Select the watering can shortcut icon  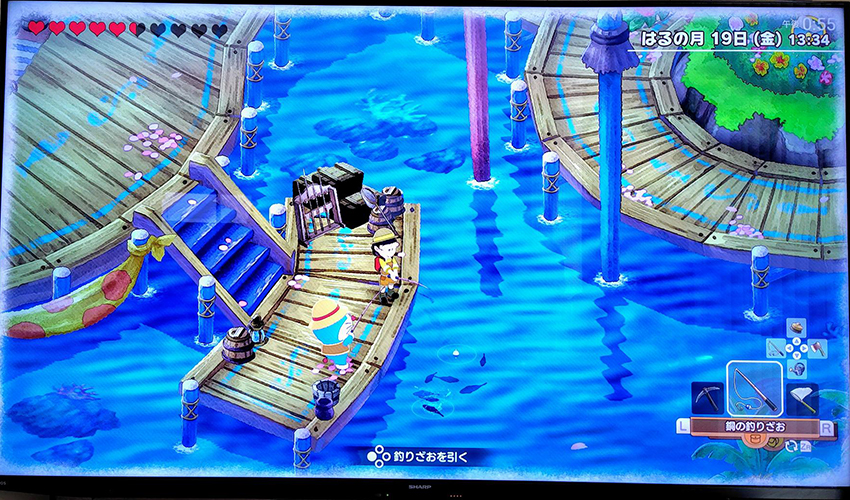[x=796, y=369]
